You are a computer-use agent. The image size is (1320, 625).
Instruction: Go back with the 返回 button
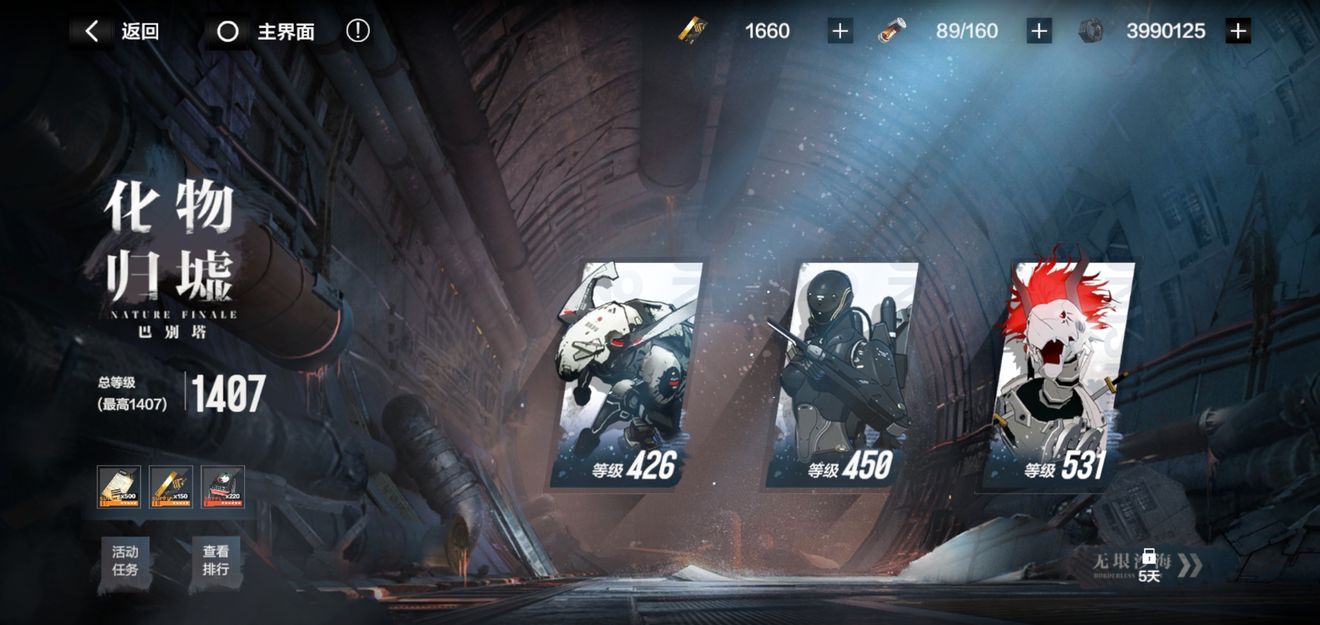pos(120,31)
